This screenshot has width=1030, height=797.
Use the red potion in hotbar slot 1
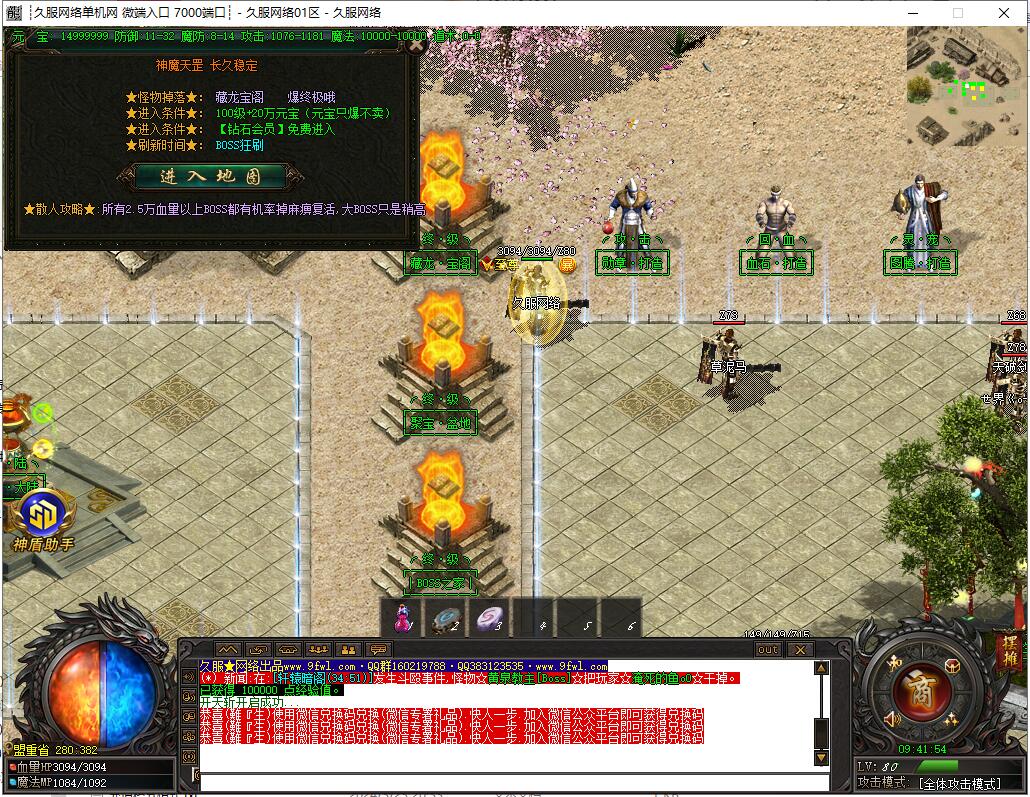[402, 620]
